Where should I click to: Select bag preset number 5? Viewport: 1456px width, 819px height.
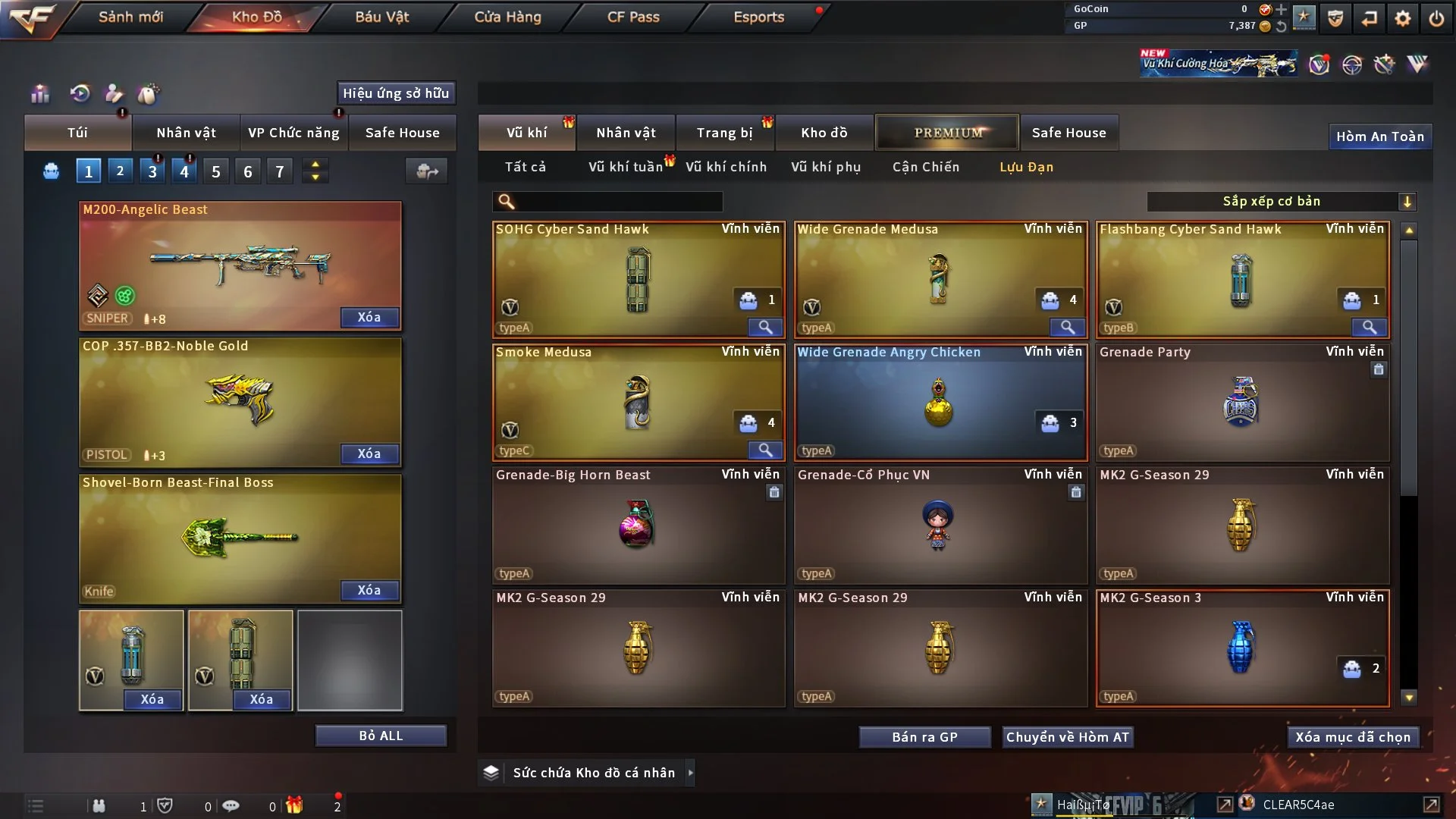point(216,171)
